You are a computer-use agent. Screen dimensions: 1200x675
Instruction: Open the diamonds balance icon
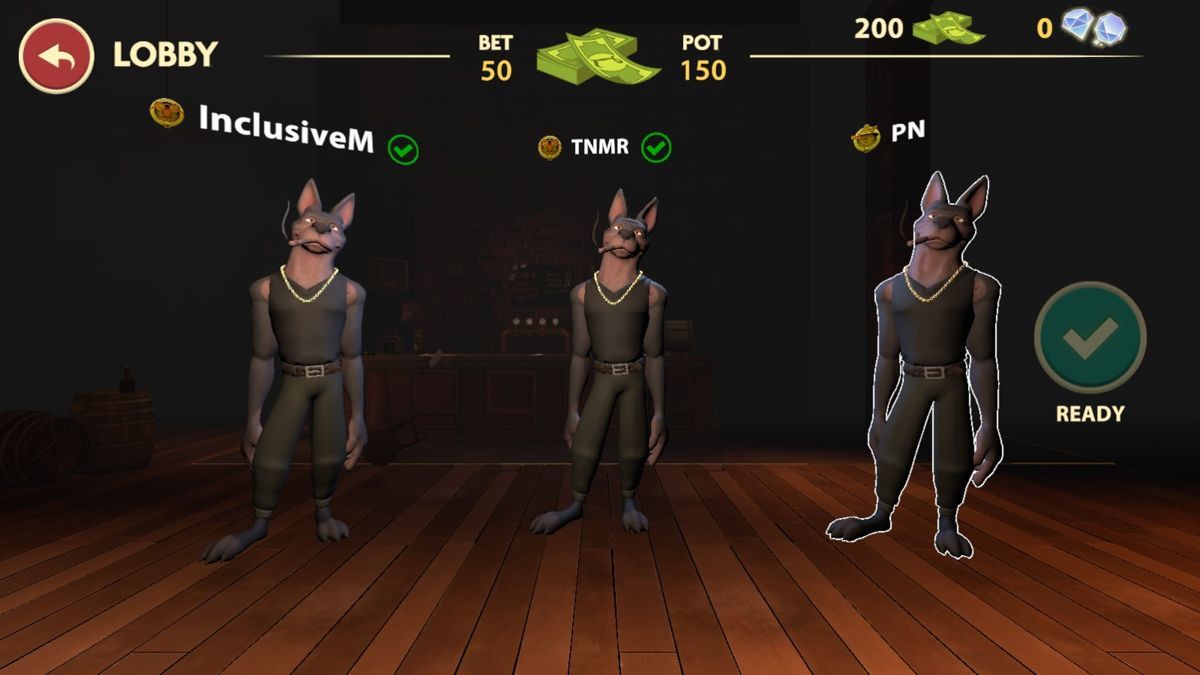pyautogui.click(x=1094, y=28)
